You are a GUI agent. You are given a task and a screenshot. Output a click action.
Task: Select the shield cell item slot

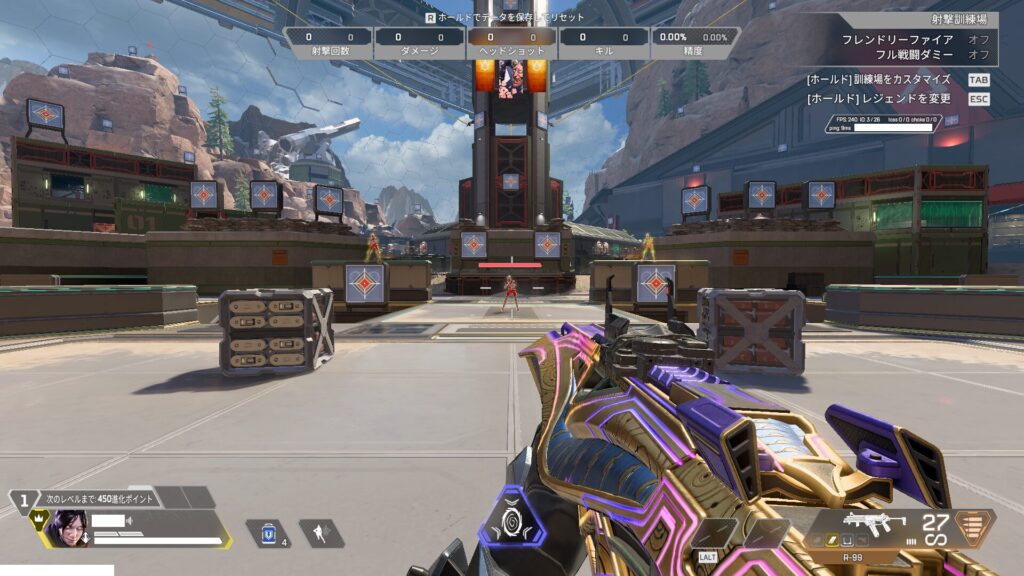coord(267,533)
